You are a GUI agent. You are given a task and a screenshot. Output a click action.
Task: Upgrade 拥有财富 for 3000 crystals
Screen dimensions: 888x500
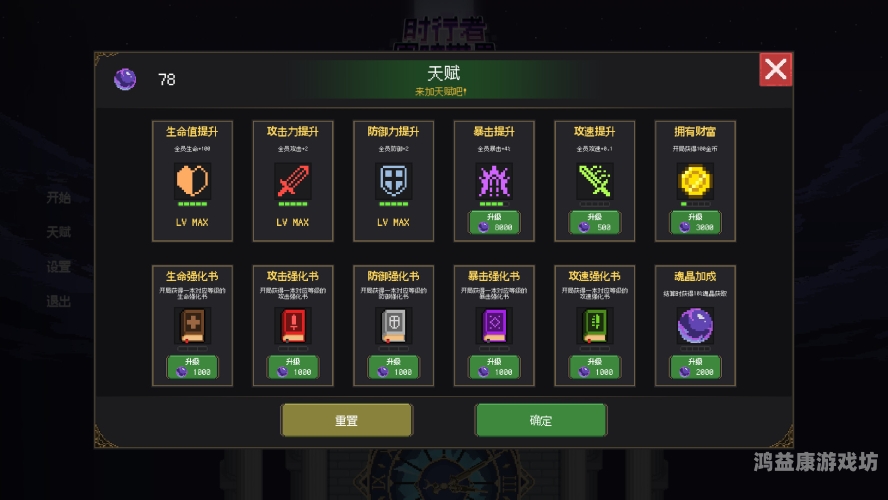click(x=695, y=222)
